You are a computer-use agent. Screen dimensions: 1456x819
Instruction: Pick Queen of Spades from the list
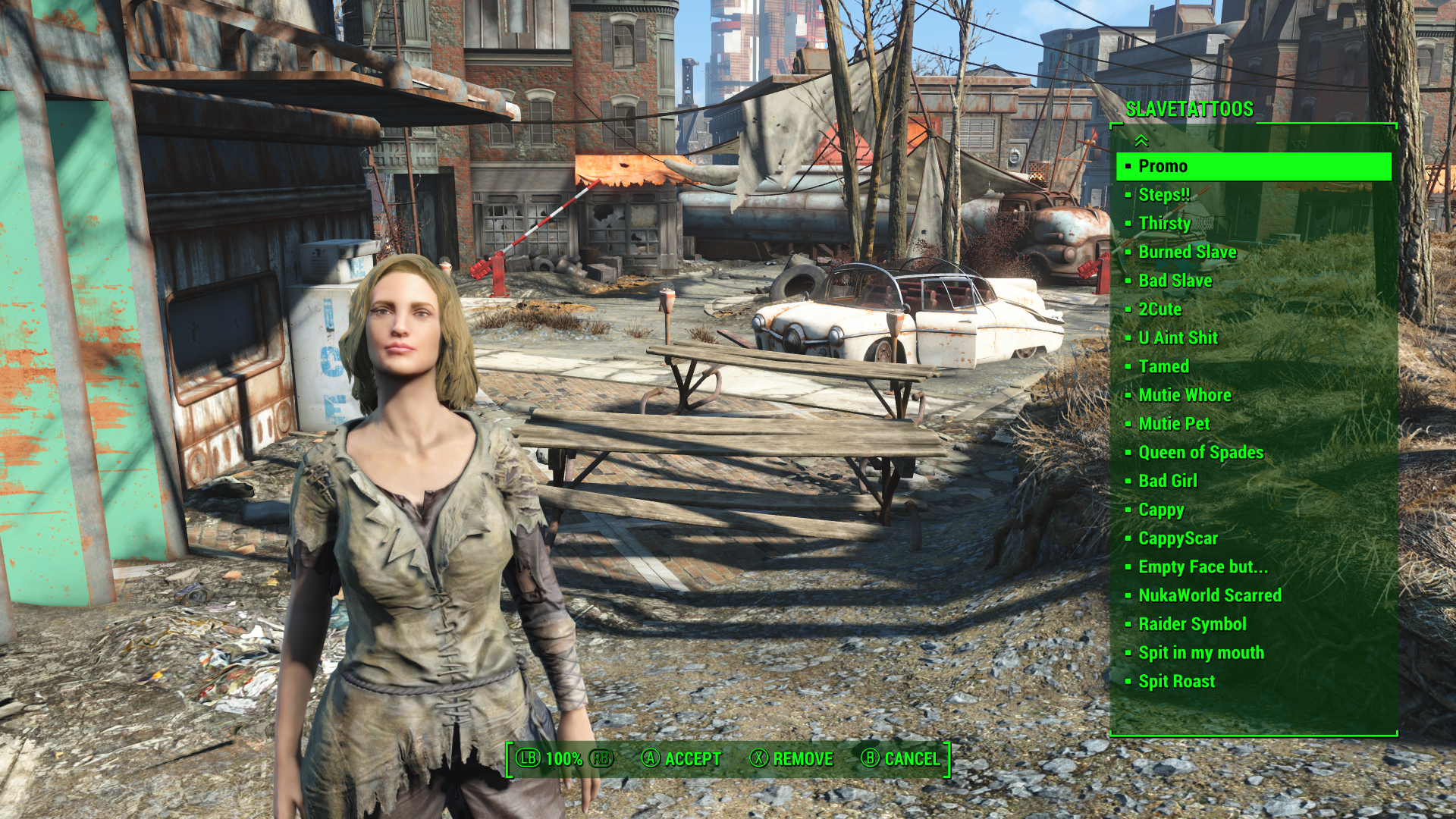(x=1200, y=453)
